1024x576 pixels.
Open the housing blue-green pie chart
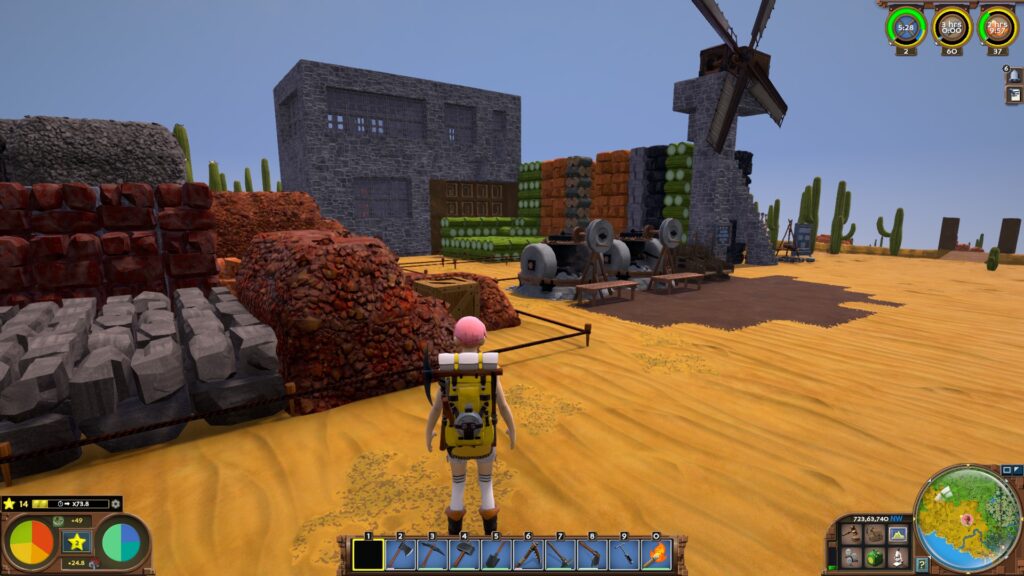[121, 543]
